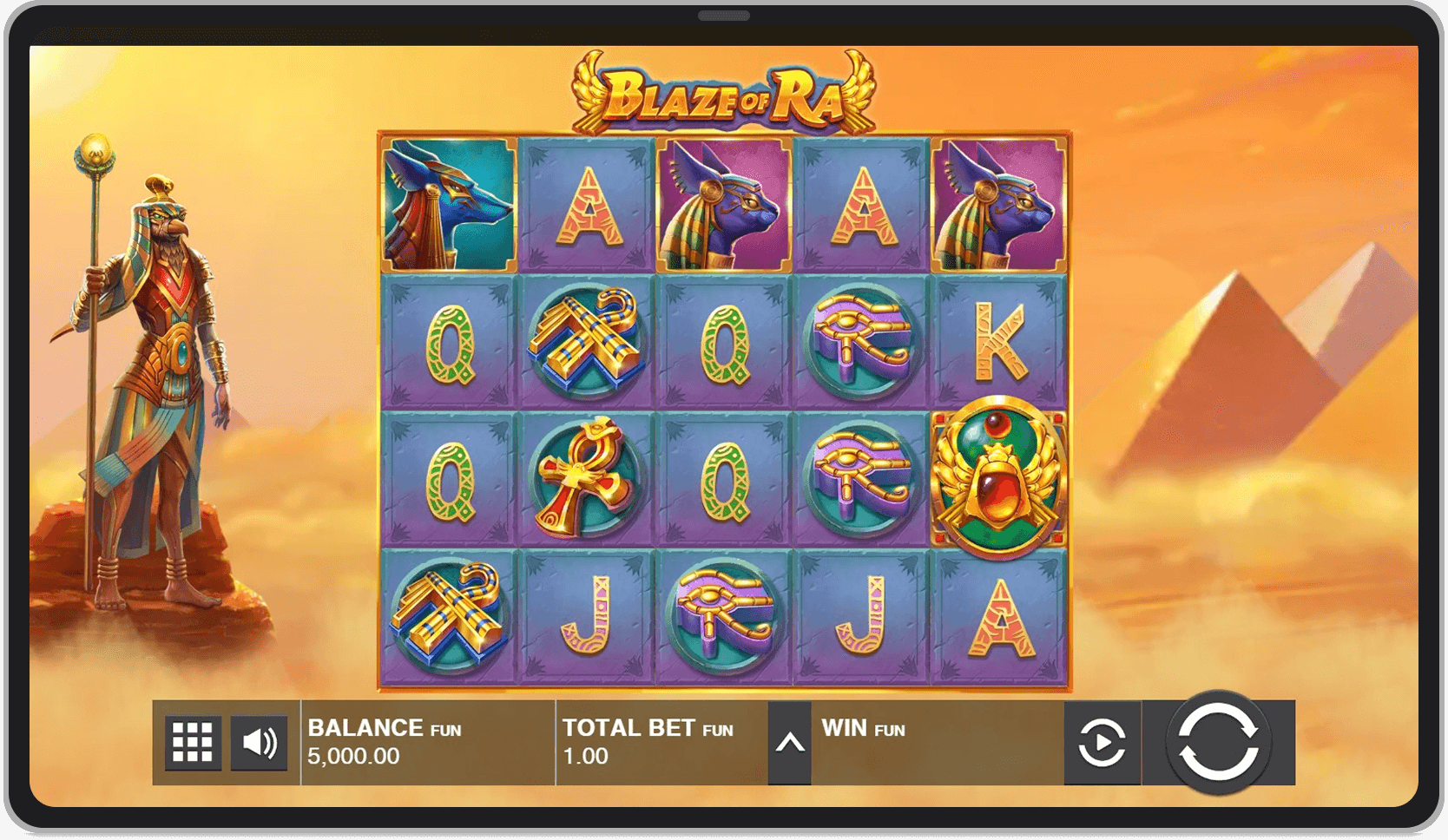Click the BALANCE display showing 5,000.00
Image resolution: width=1448 pixels, height=840 pixels.
click(382, 742)
